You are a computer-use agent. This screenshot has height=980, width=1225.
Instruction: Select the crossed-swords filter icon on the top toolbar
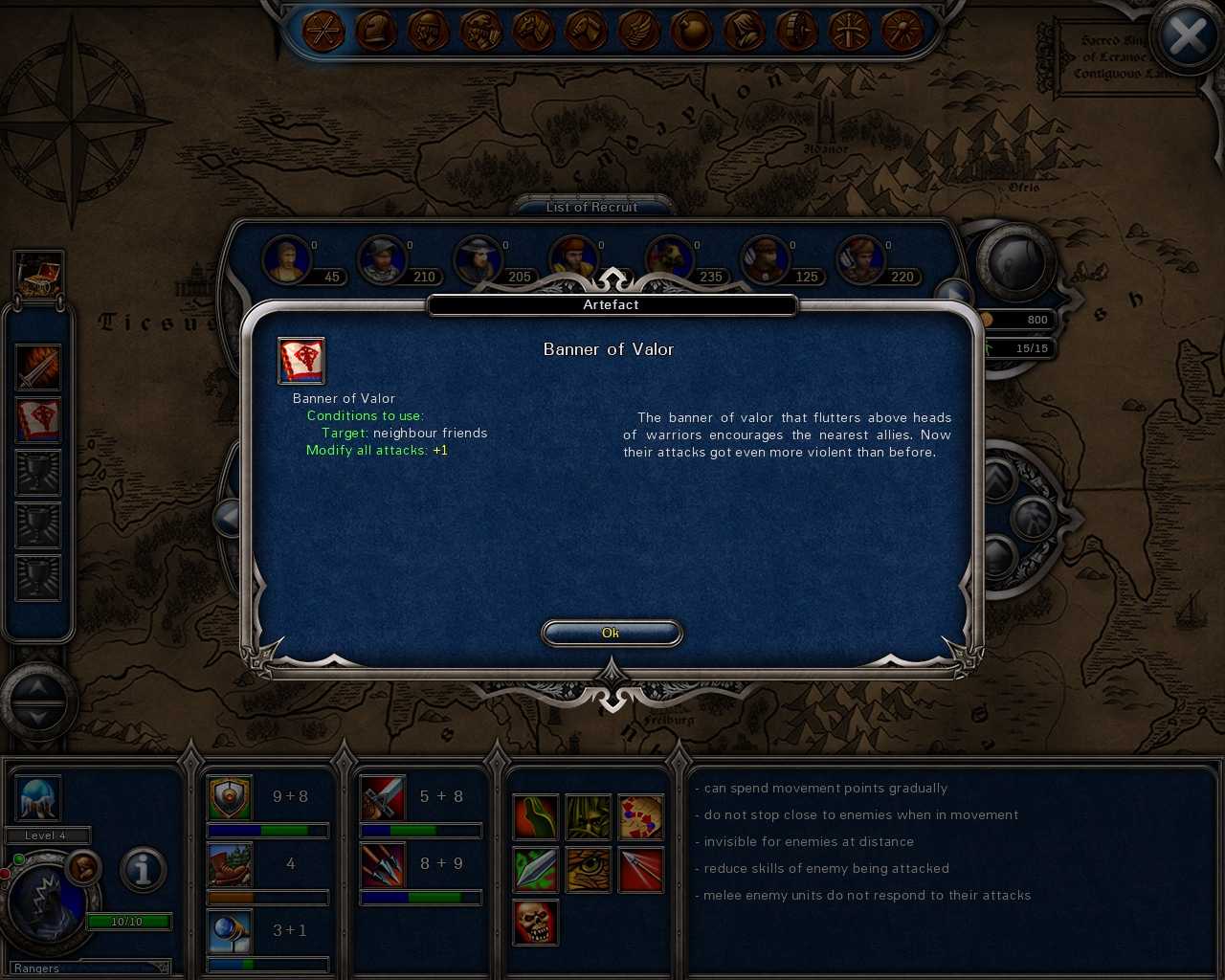point(325,32)
